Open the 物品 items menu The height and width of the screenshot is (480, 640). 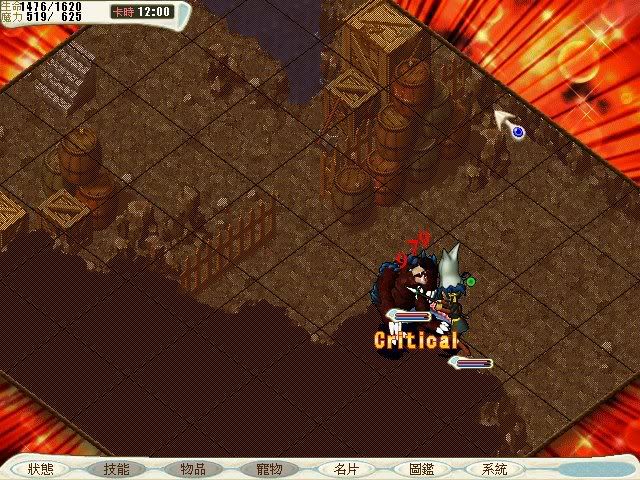[192, 468]
